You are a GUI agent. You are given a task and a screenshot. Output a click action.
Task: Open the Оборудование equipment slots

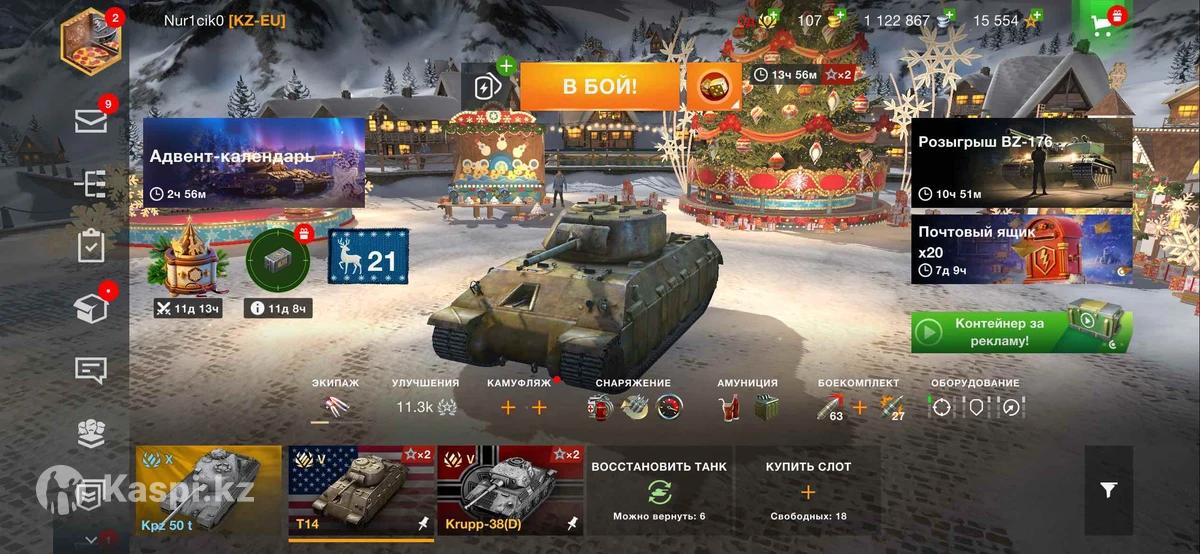tap(975, 400)
